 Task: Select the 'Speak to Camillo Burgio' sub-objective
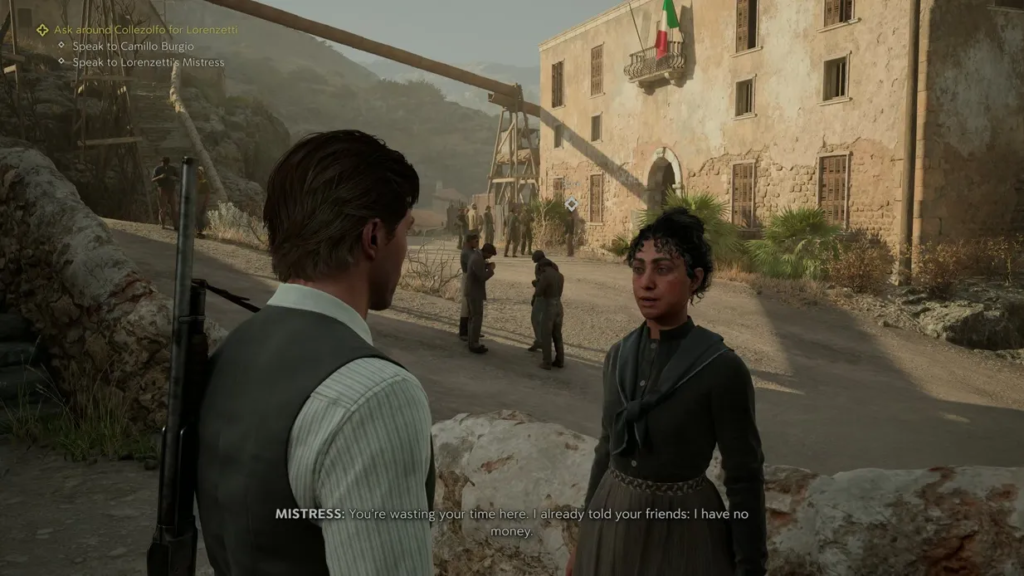pyautogui.click(x=133, y=46)
